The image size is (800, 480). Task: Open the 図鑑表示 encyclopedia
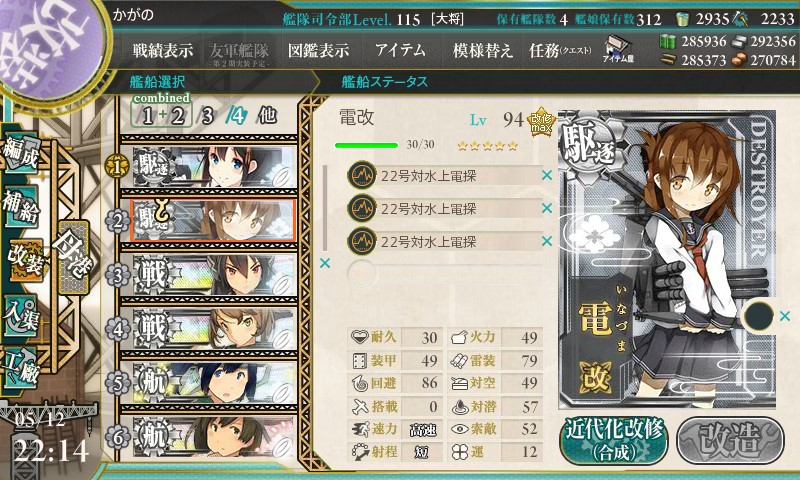318,50
